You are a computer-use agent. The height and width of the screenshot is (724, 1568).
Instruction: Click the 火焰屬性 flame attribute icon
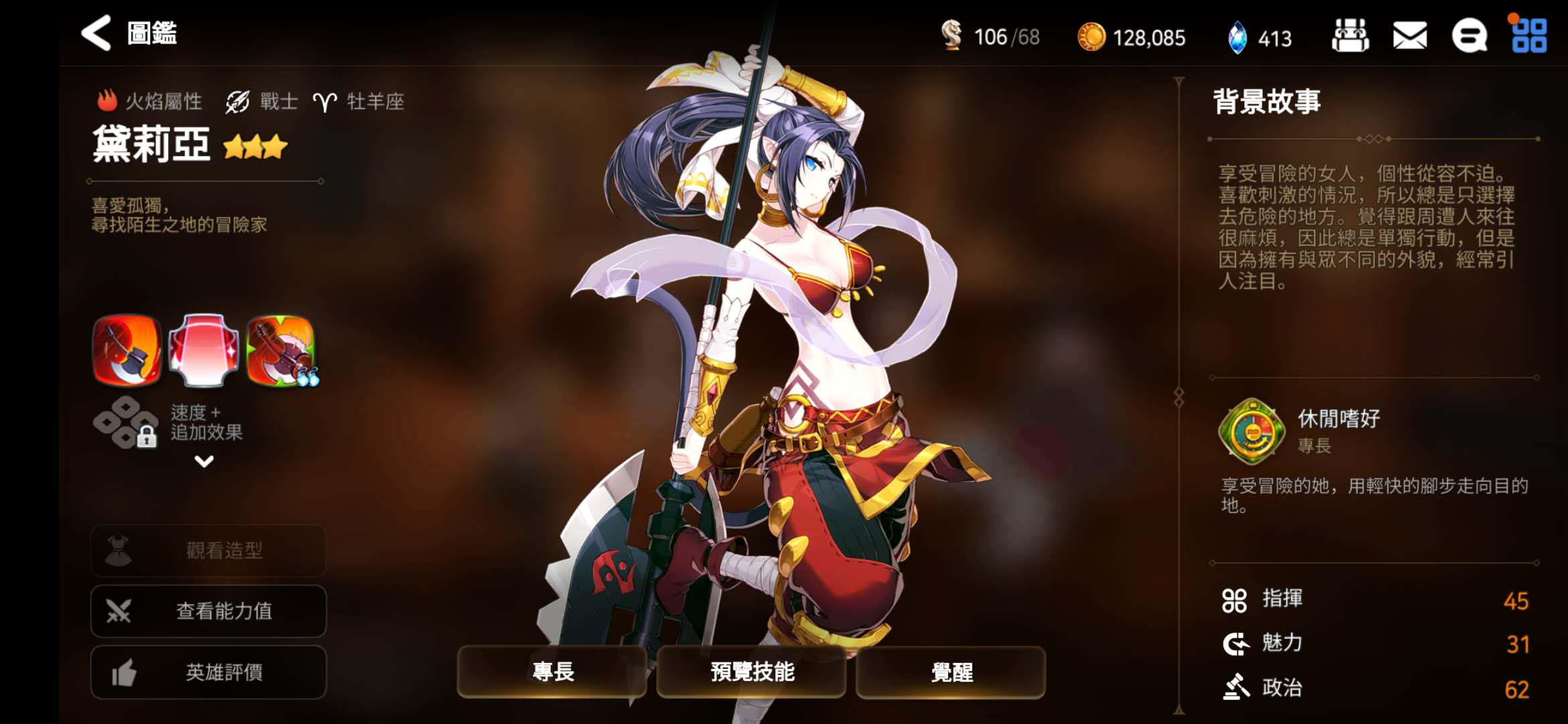[x=107, y=100]
